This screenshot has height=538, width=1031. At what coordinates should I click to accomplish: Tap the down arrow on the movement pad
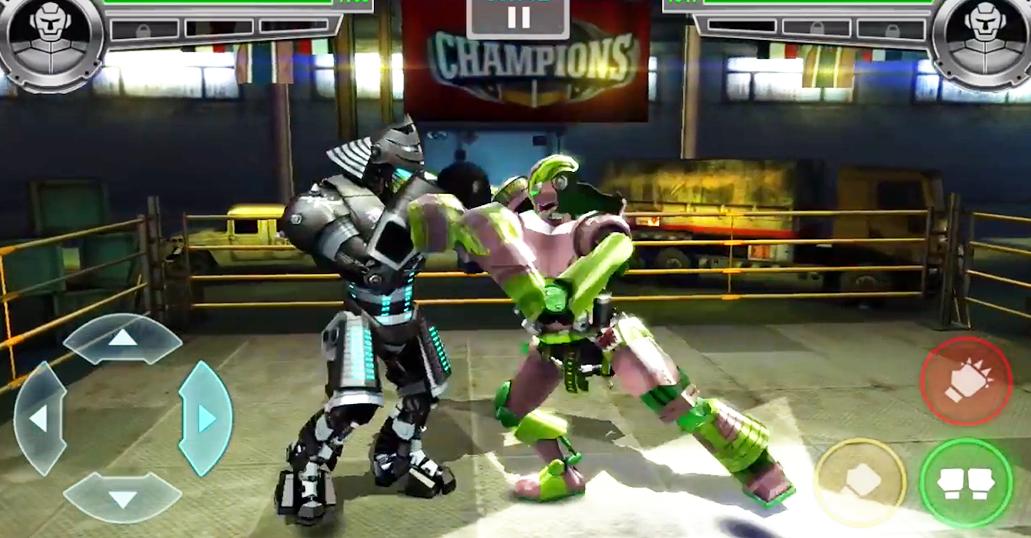(122, 497)
